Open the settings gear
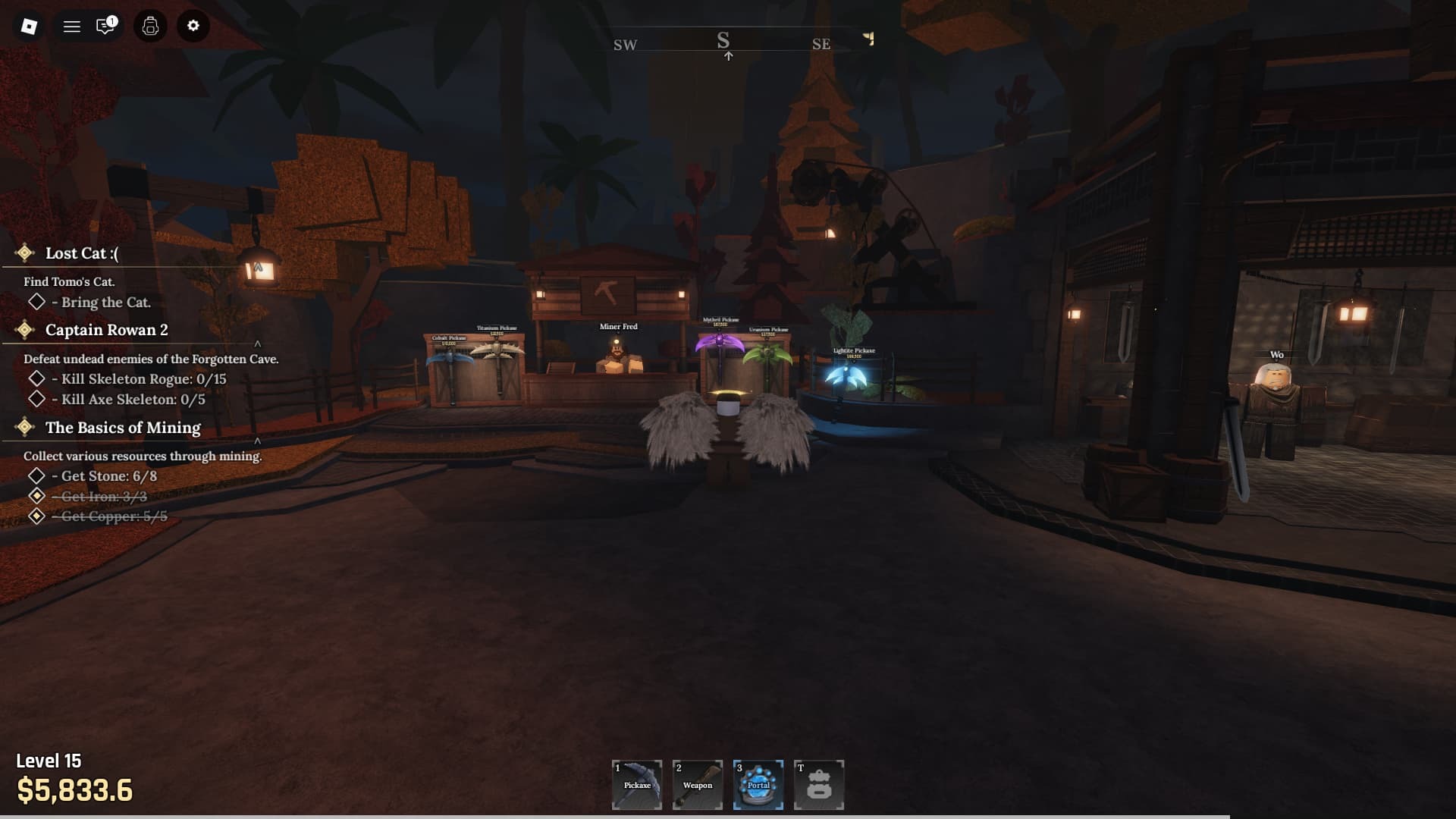The width and height of the screenshot is (1456, 819). click(x=193, y=26)
